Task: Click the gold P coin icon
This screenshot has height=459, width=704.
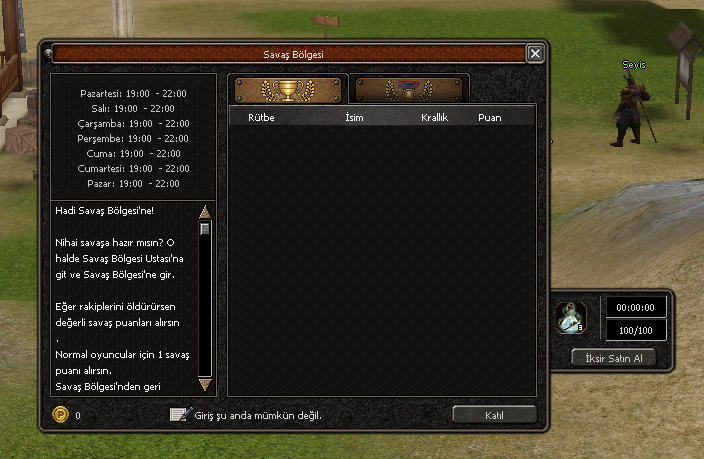Action: click(x=59, y=414)
